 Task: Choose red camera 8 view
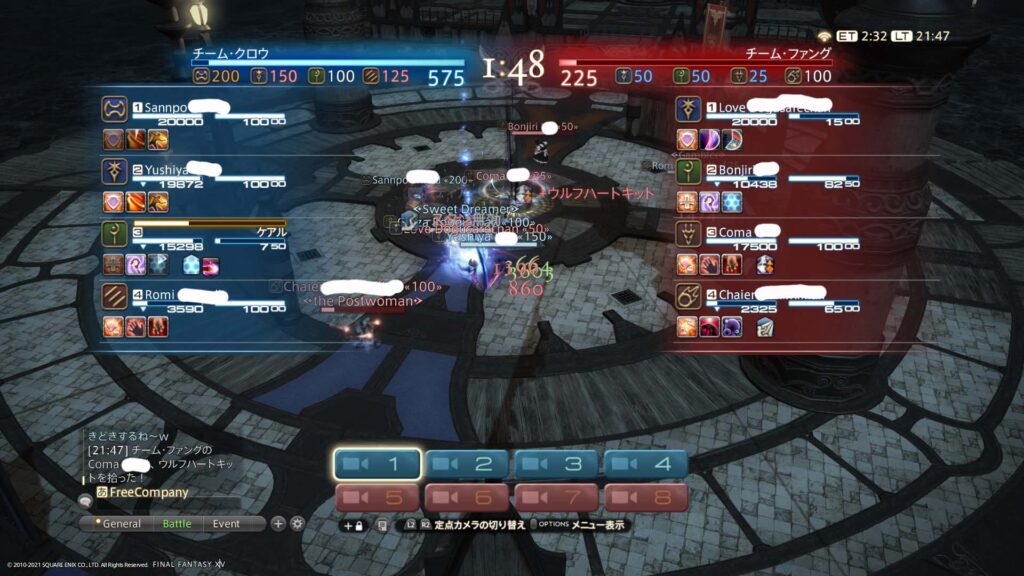pyautogui.click(x=645, y=497)
